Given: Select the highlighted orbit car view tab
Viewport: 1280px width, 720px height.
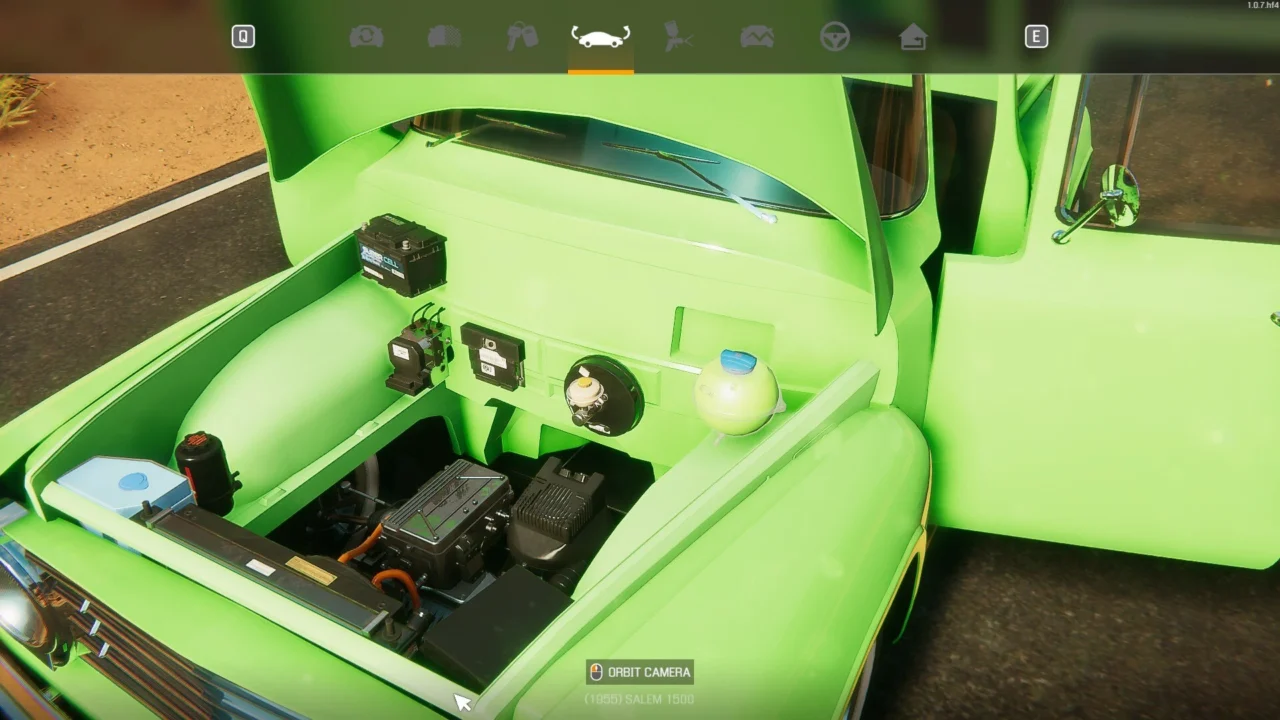Looking at the screenshot, I should [x=600, y=37].
